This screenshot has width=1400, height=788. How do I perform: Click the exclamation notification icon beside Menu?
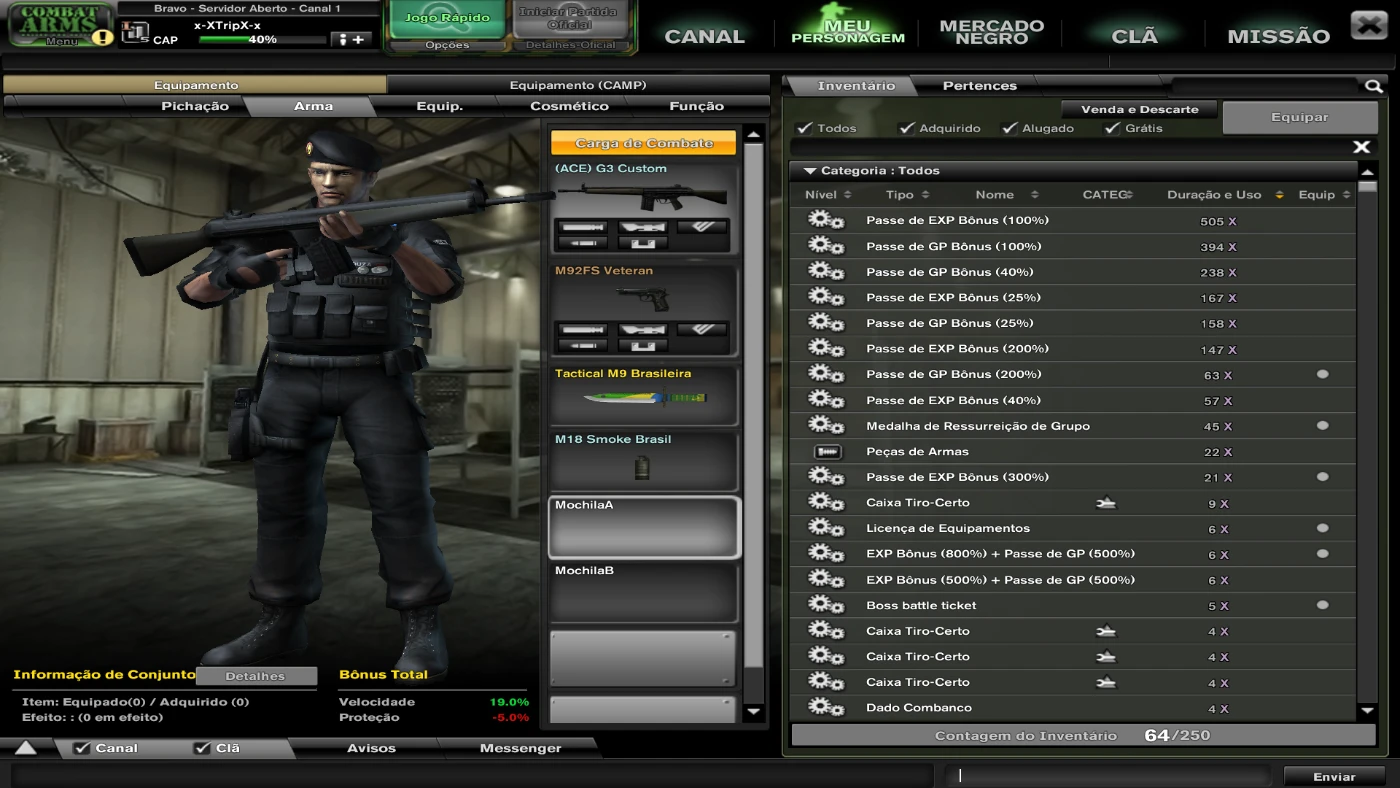(104, 39)
